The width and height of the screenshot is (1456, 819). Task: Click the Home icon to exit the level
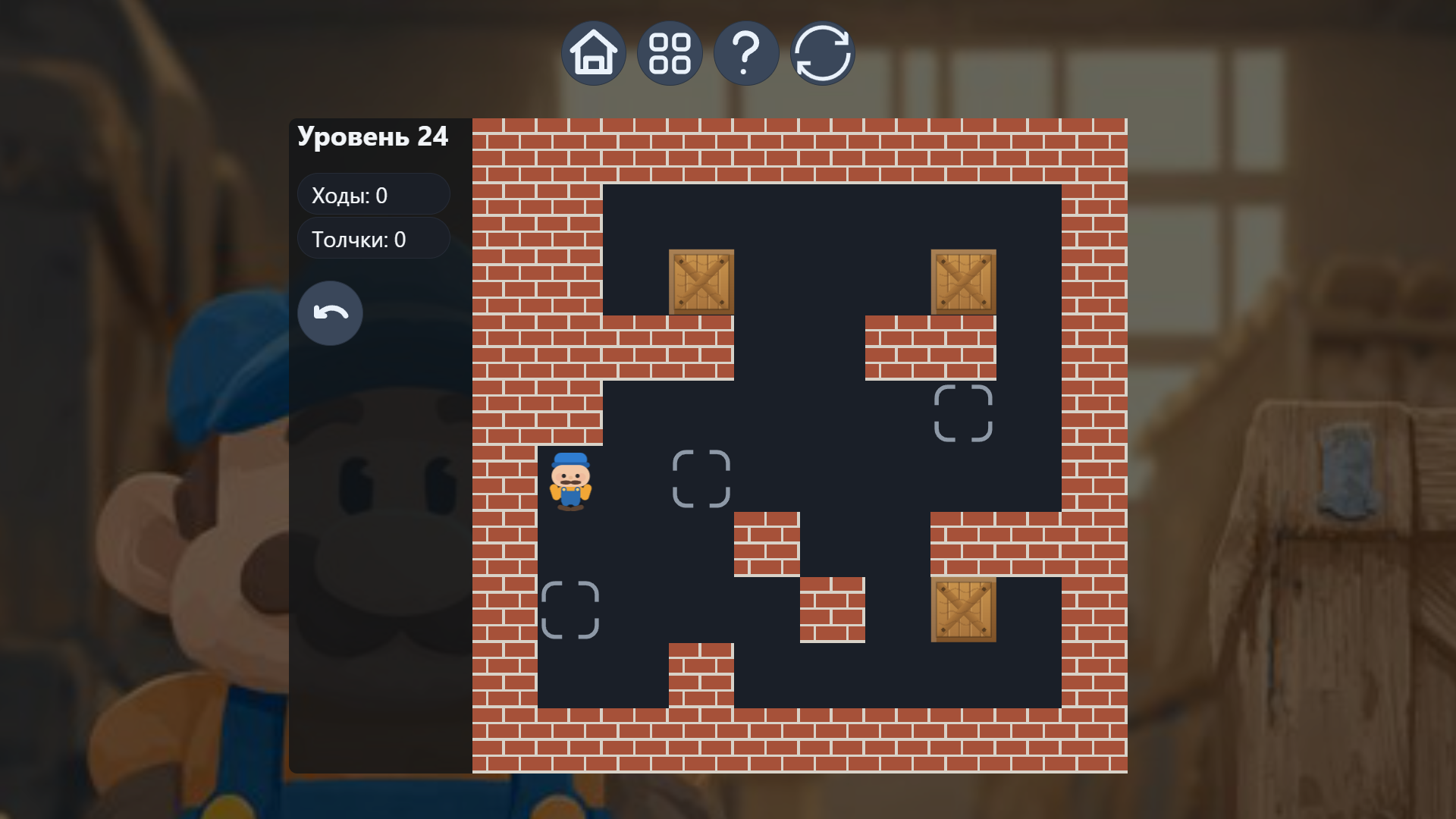(594, 52)
